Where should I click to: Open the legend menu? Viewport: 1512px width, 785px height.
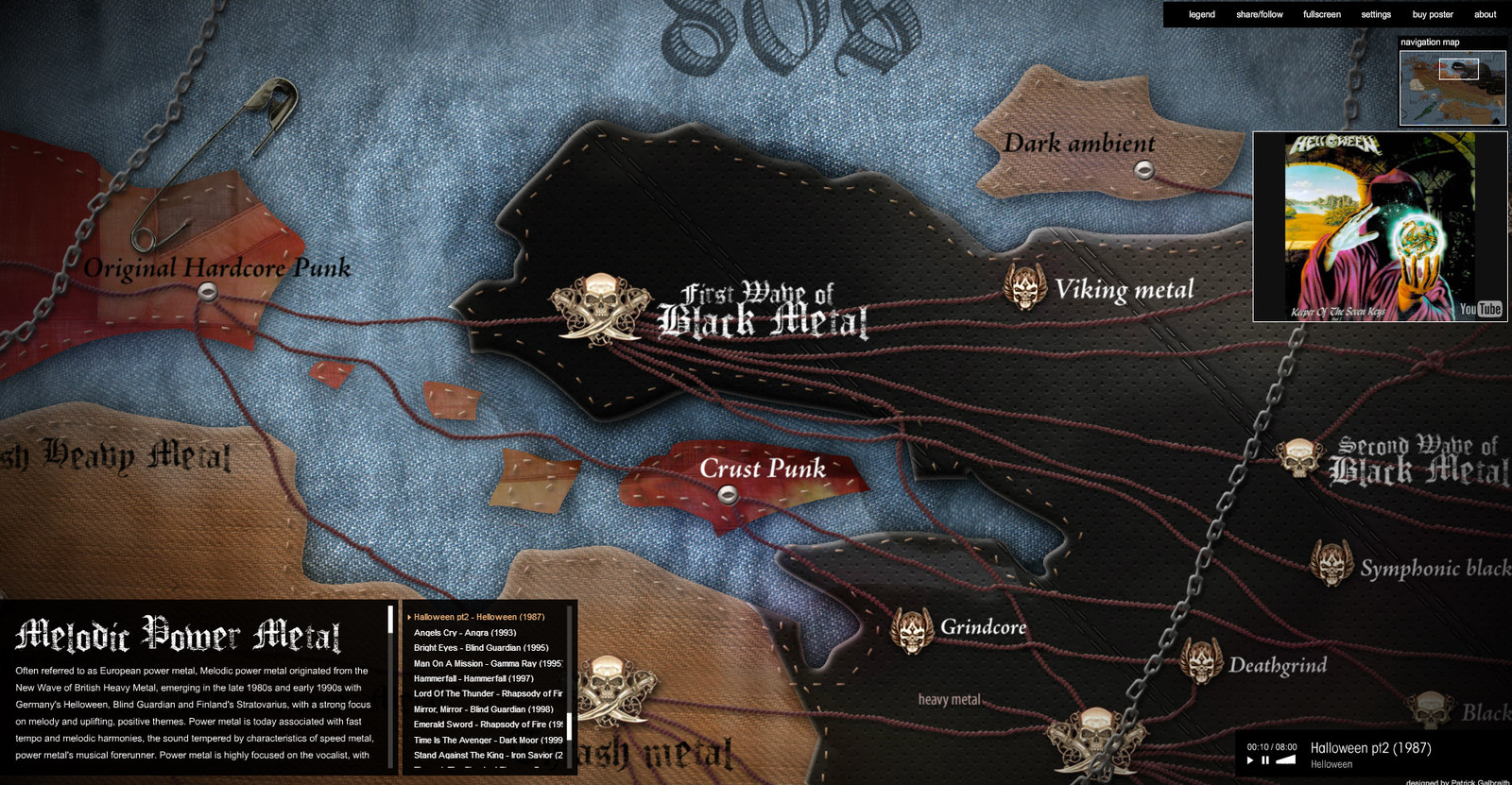(1201, 14)
